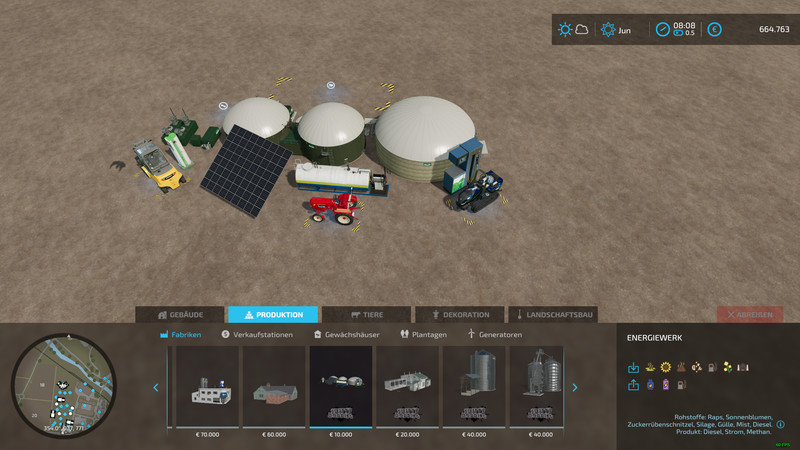Choose the Verkaufsstationen subcategory

[257, 334]
